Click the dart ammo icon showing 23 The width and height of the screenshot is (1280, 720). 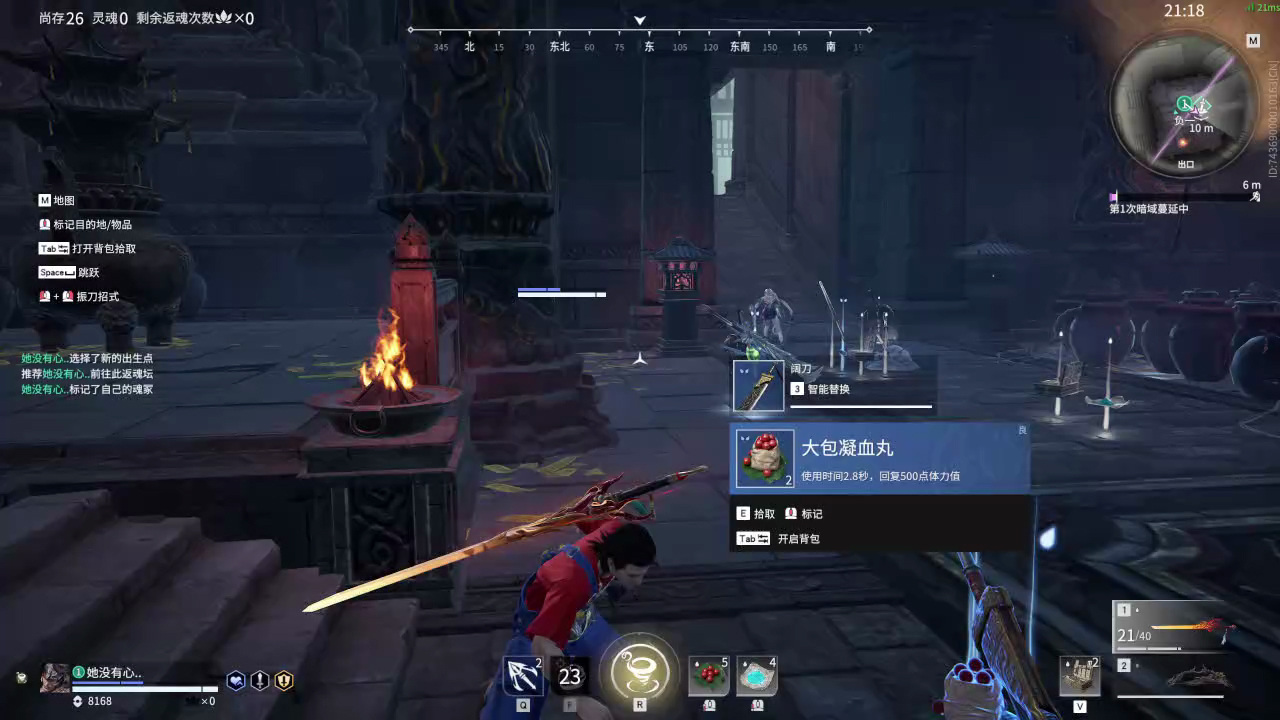point(569,675)
